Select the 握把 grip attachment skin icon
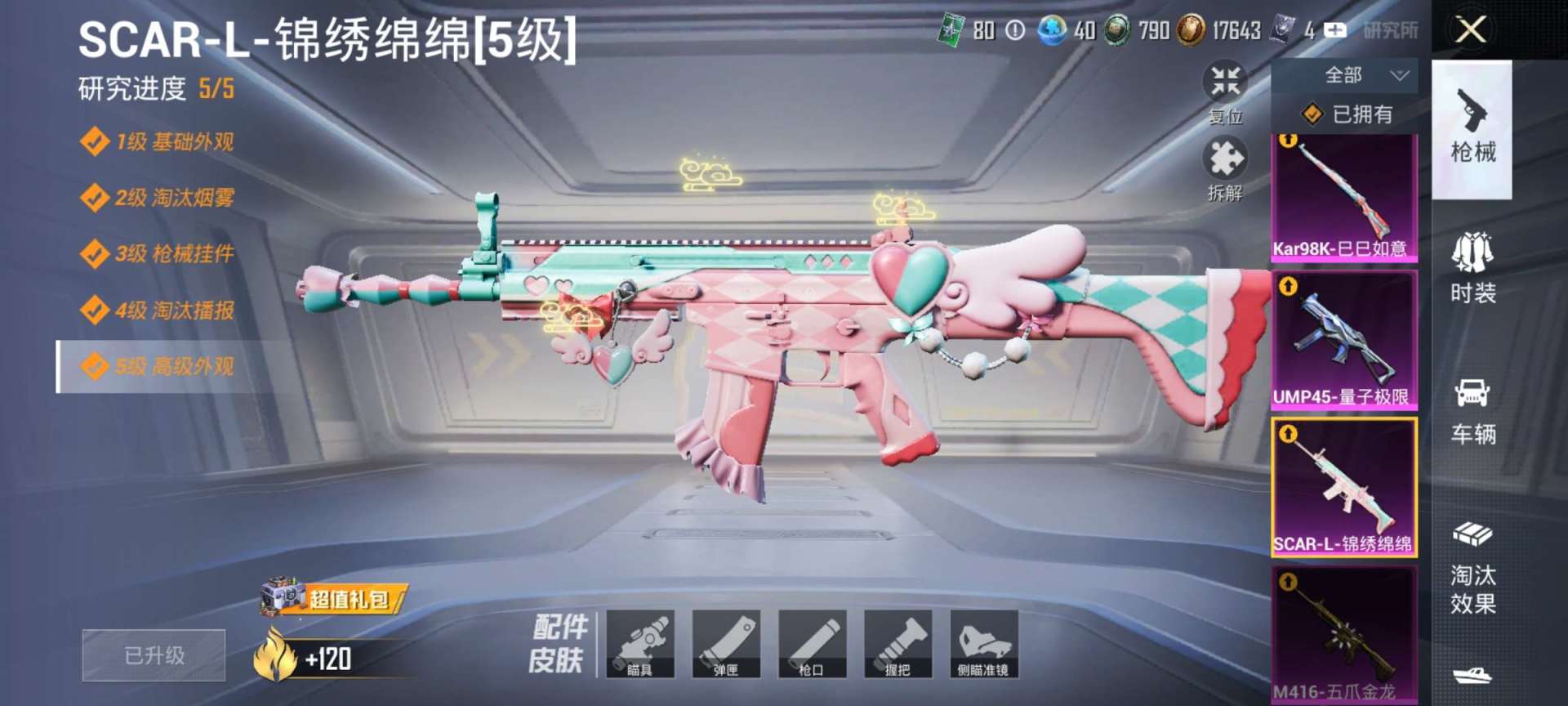 click(x=899, y=646)
